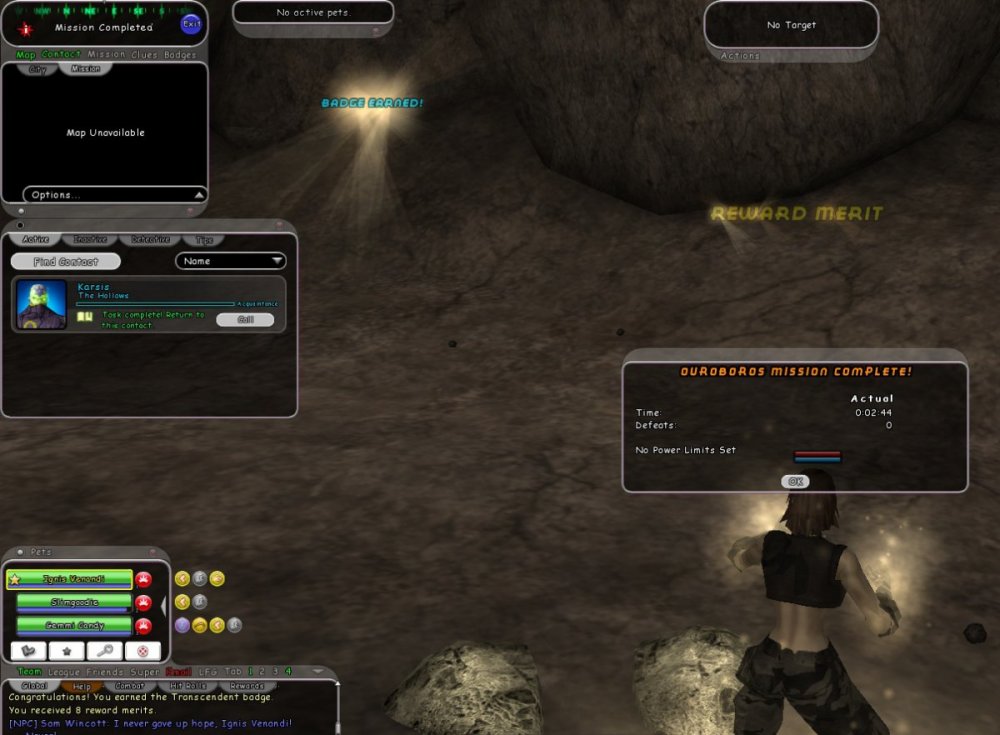Switch to the City map tab

pyautogui.click(x=38, y=69)
